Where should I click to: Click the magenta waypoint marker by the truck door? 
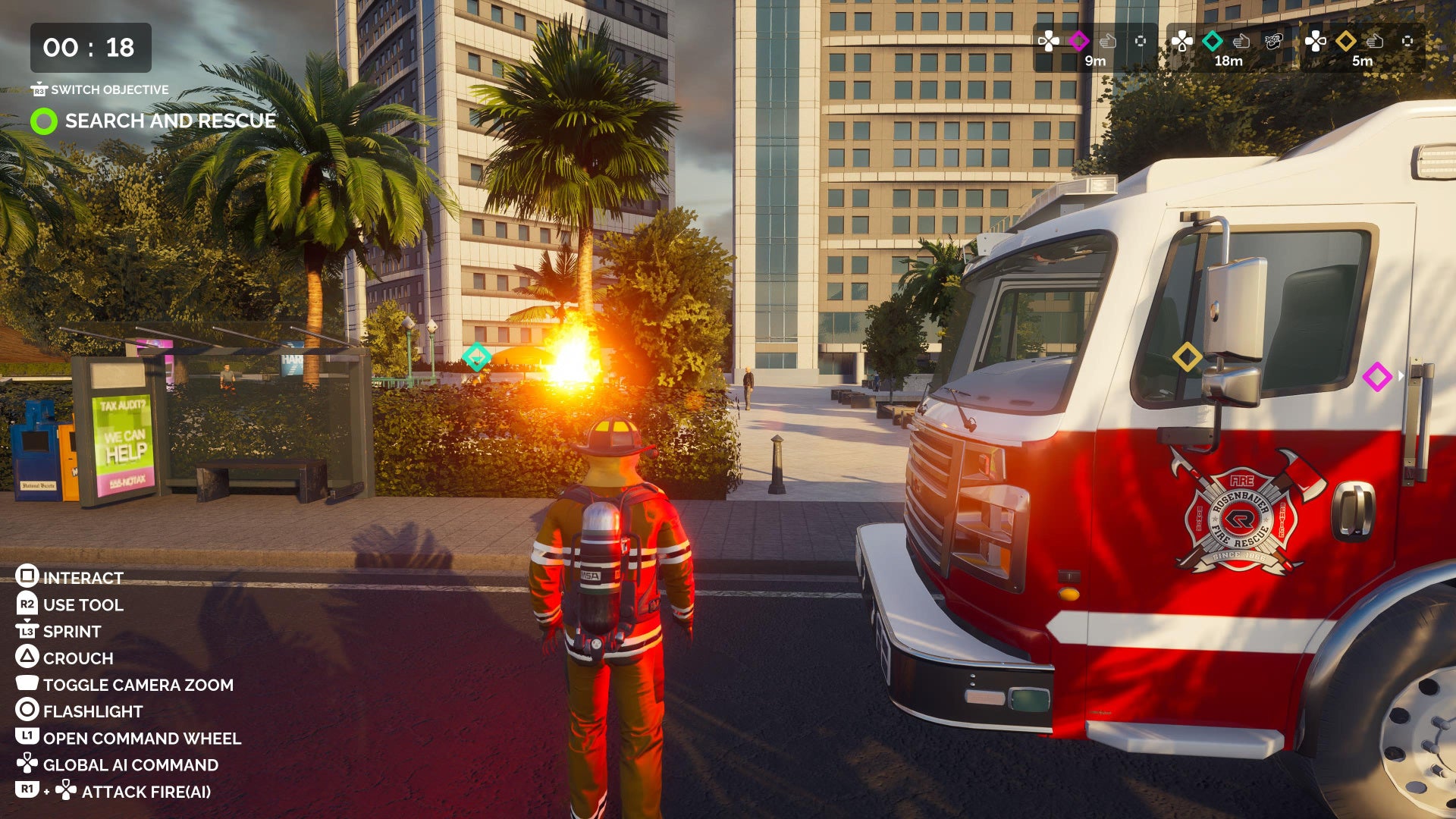pos(1376,377)
